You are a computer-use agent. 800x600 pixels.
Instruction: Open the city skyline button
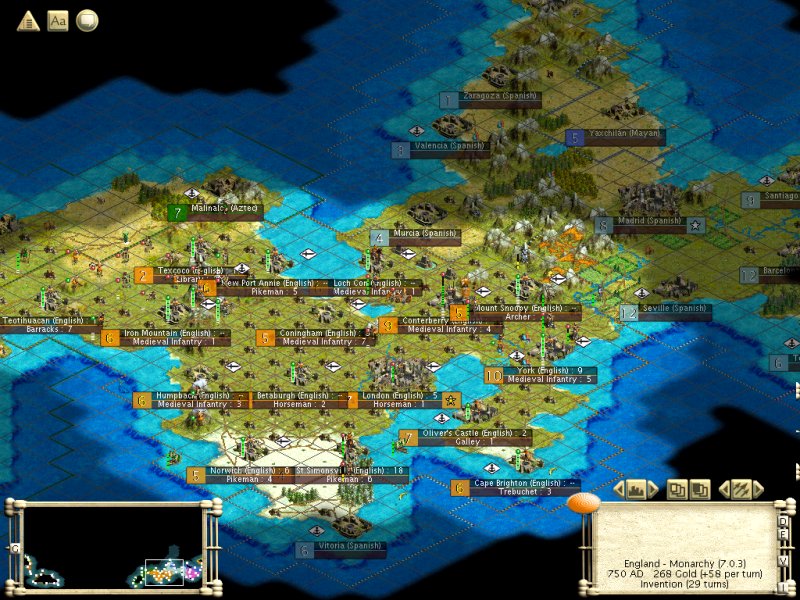click(x=636, y=489)
